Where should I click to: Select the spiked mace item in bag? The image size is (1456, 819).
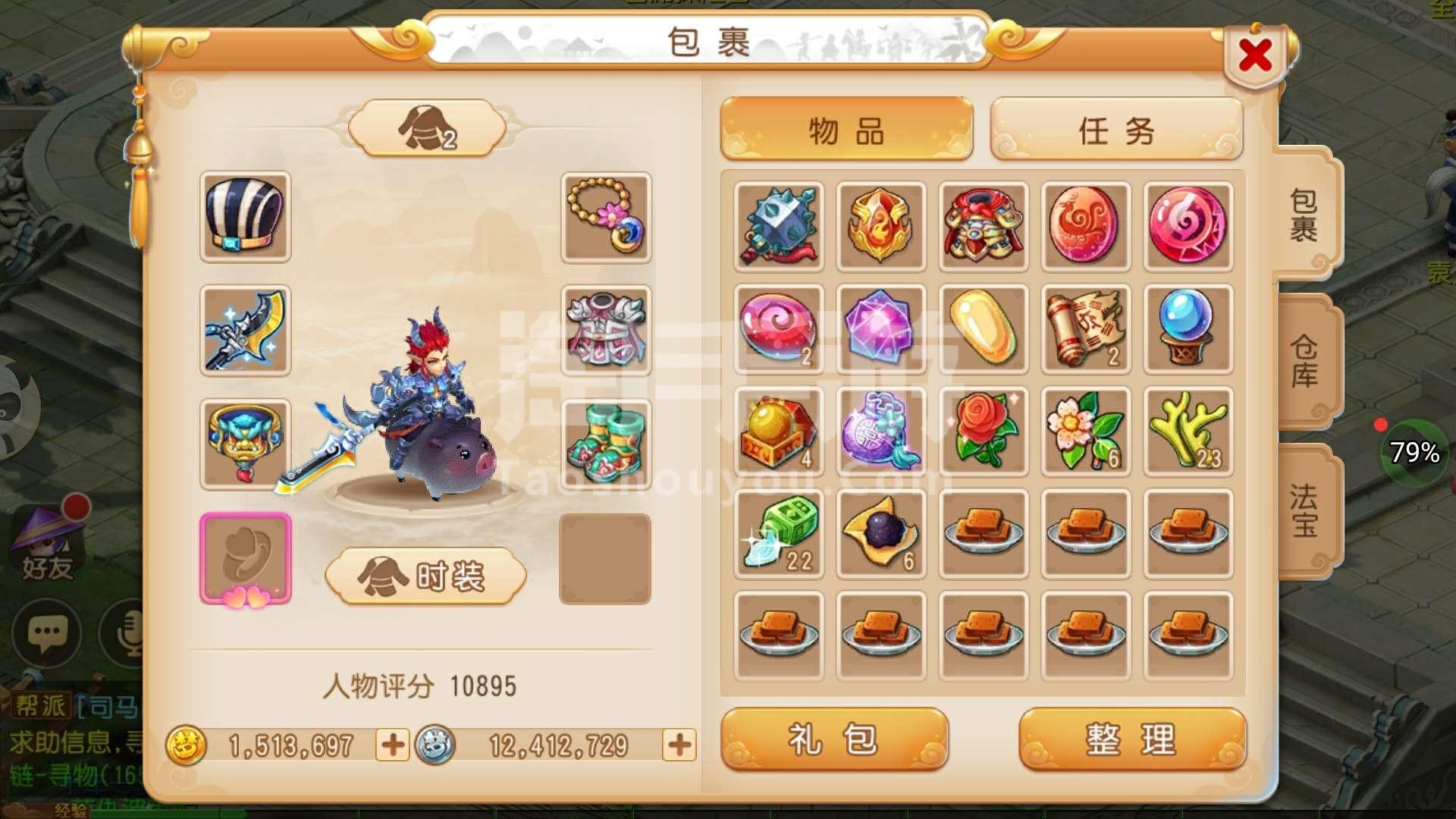pos(779,226)
